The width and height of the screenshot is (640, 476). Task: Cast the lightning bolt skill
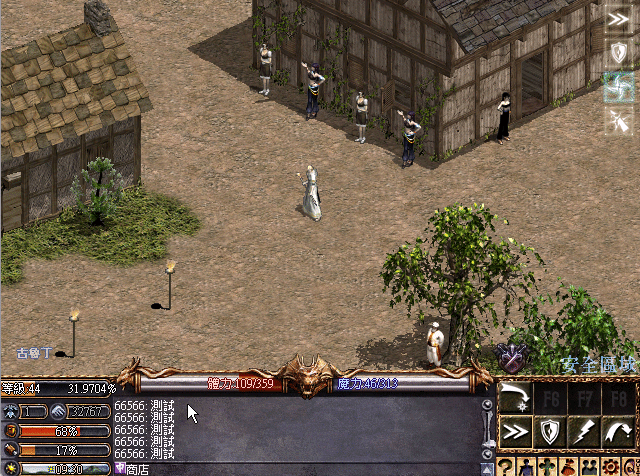583,431
